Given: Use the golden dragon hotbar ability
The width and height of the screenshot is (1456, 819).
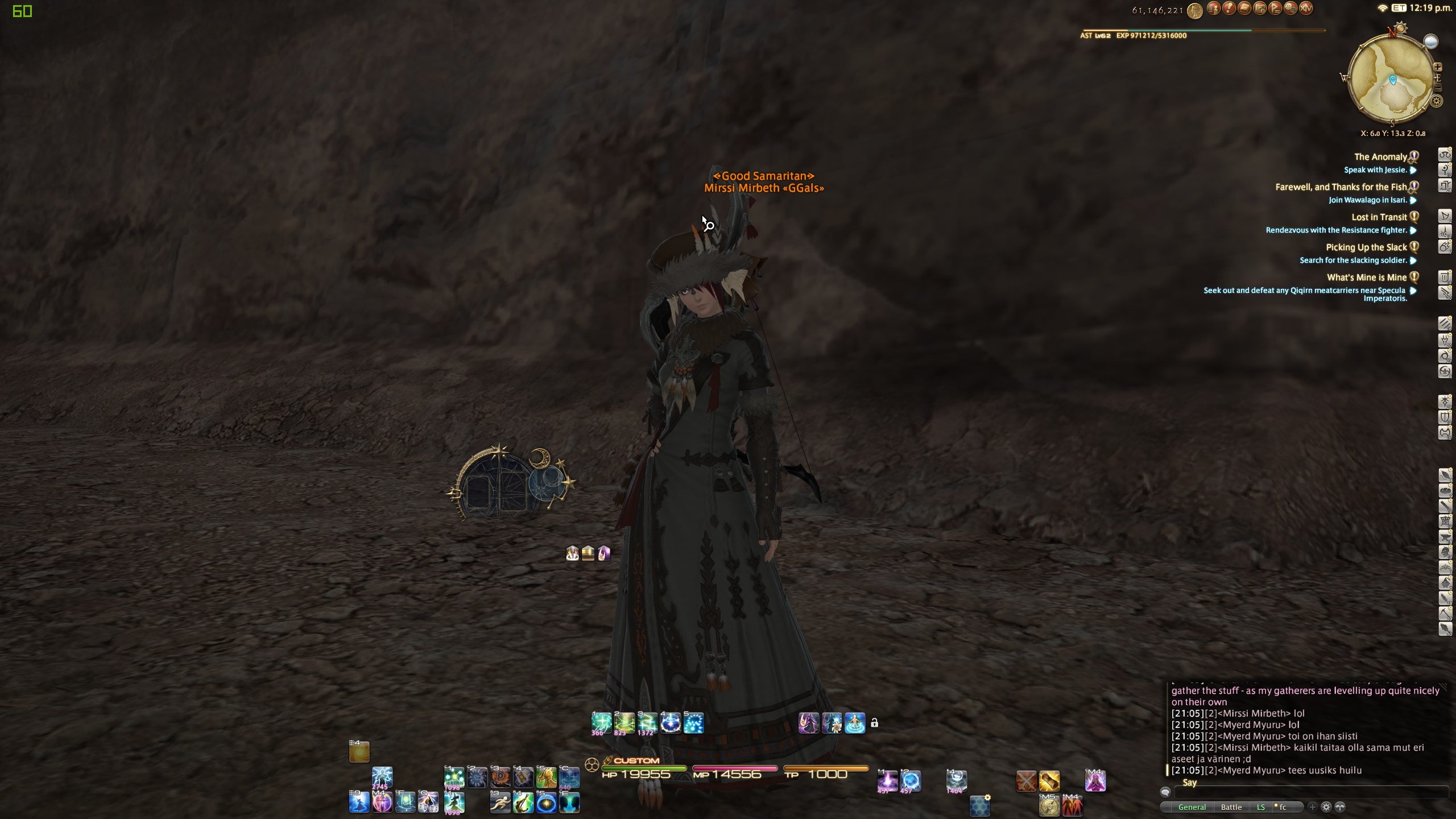Looking at the screenshot, I should (546, 777).
